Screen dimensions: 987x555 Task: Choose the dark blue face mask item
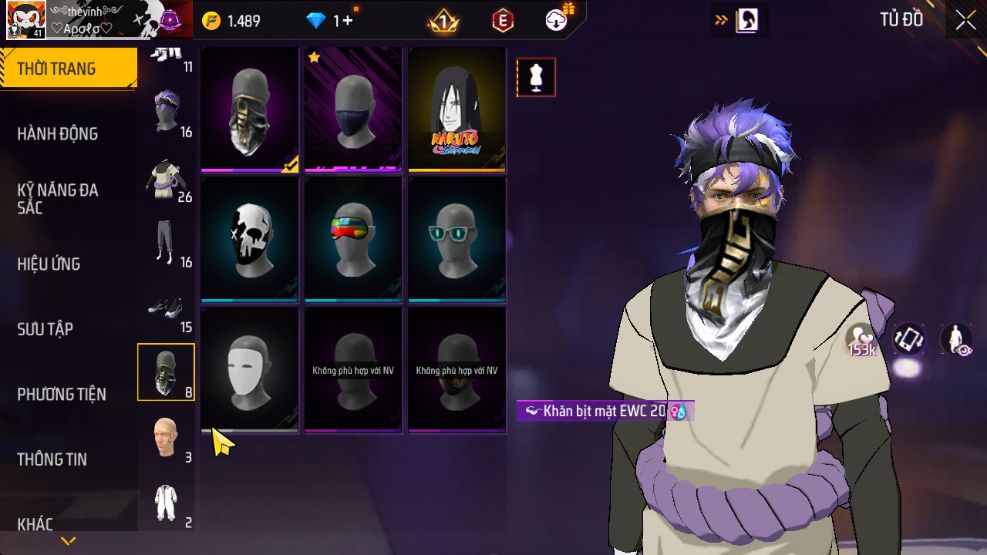(x=354, y=110)
